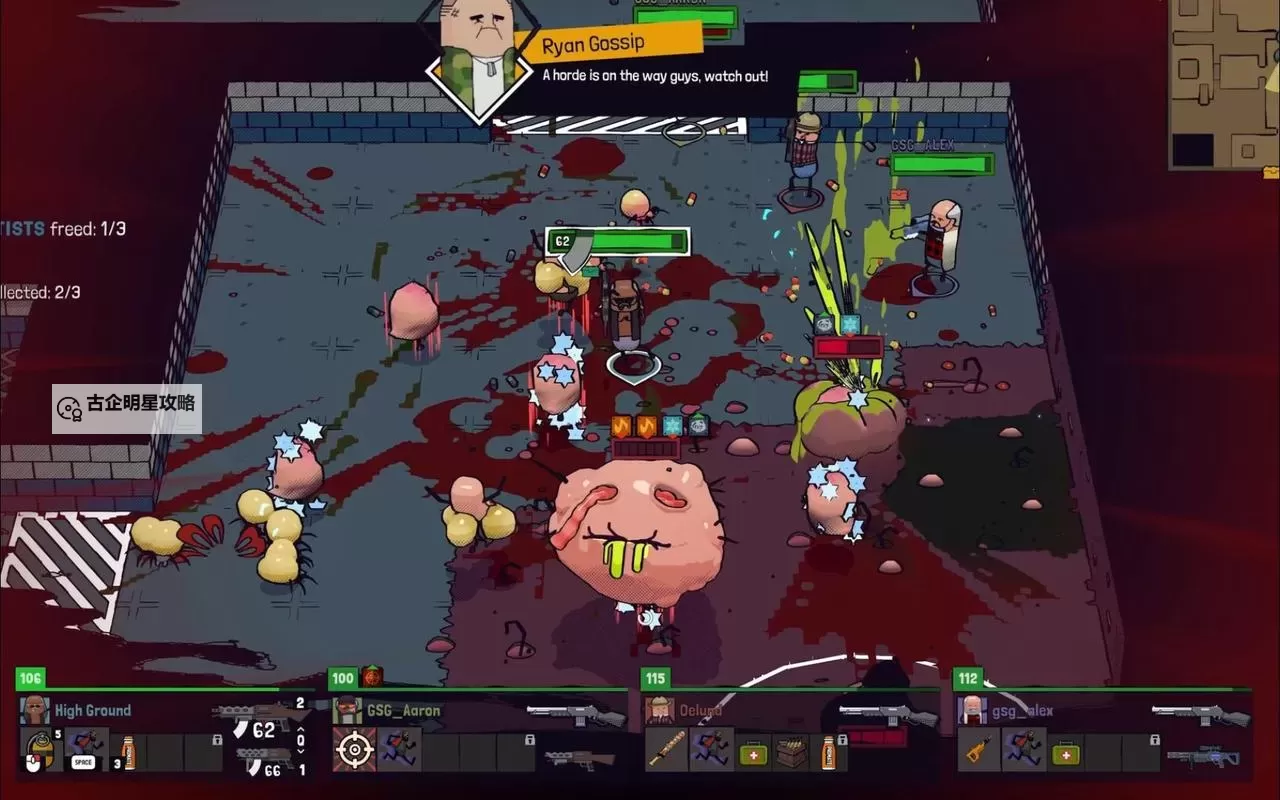
Task: Choose the third player's medkit slot
Action: pyautogui.click(x=753, y=753)
